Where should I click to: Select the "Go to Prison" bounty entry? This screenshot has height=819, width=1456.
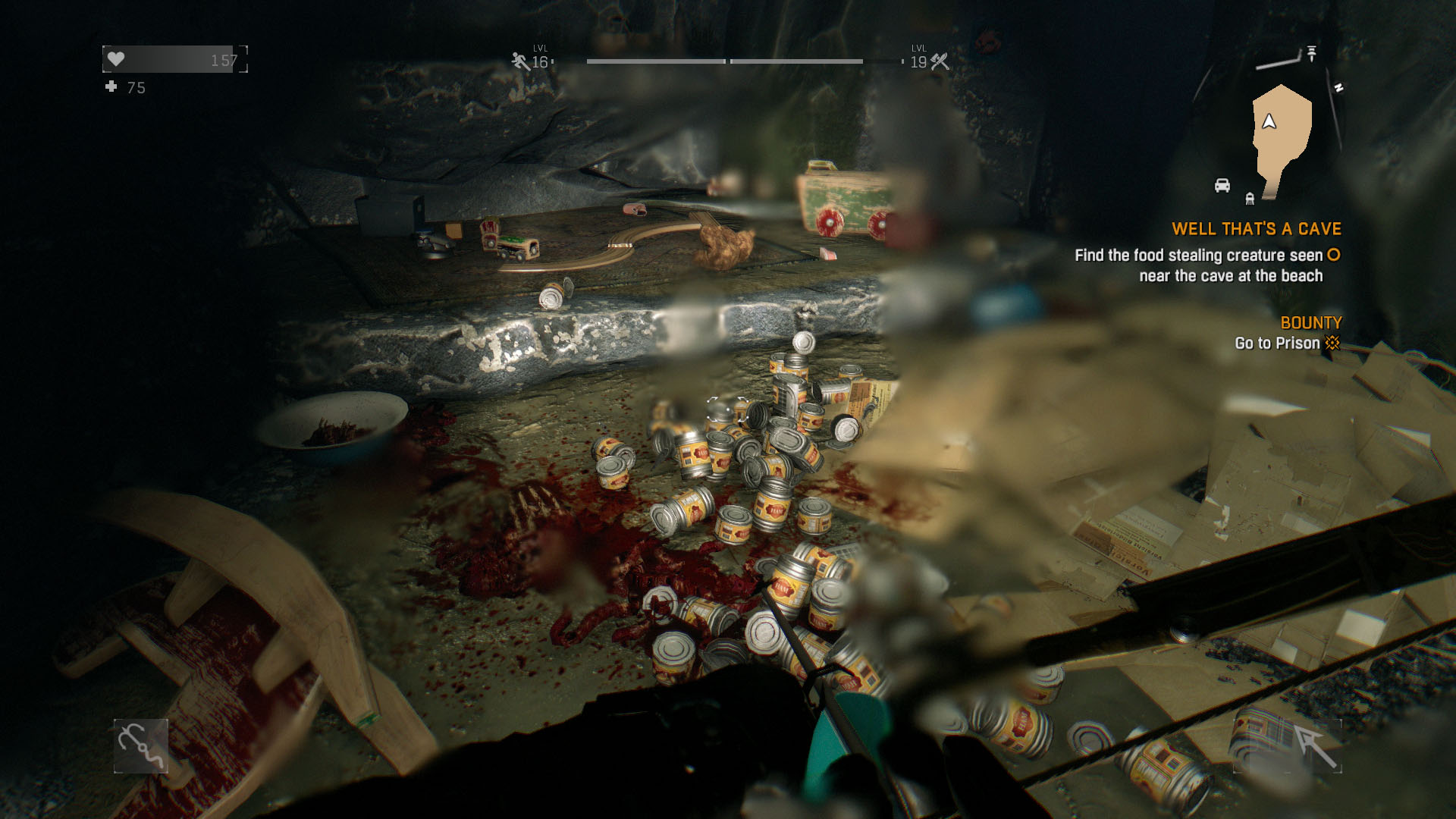click(x=1277, y=344)
